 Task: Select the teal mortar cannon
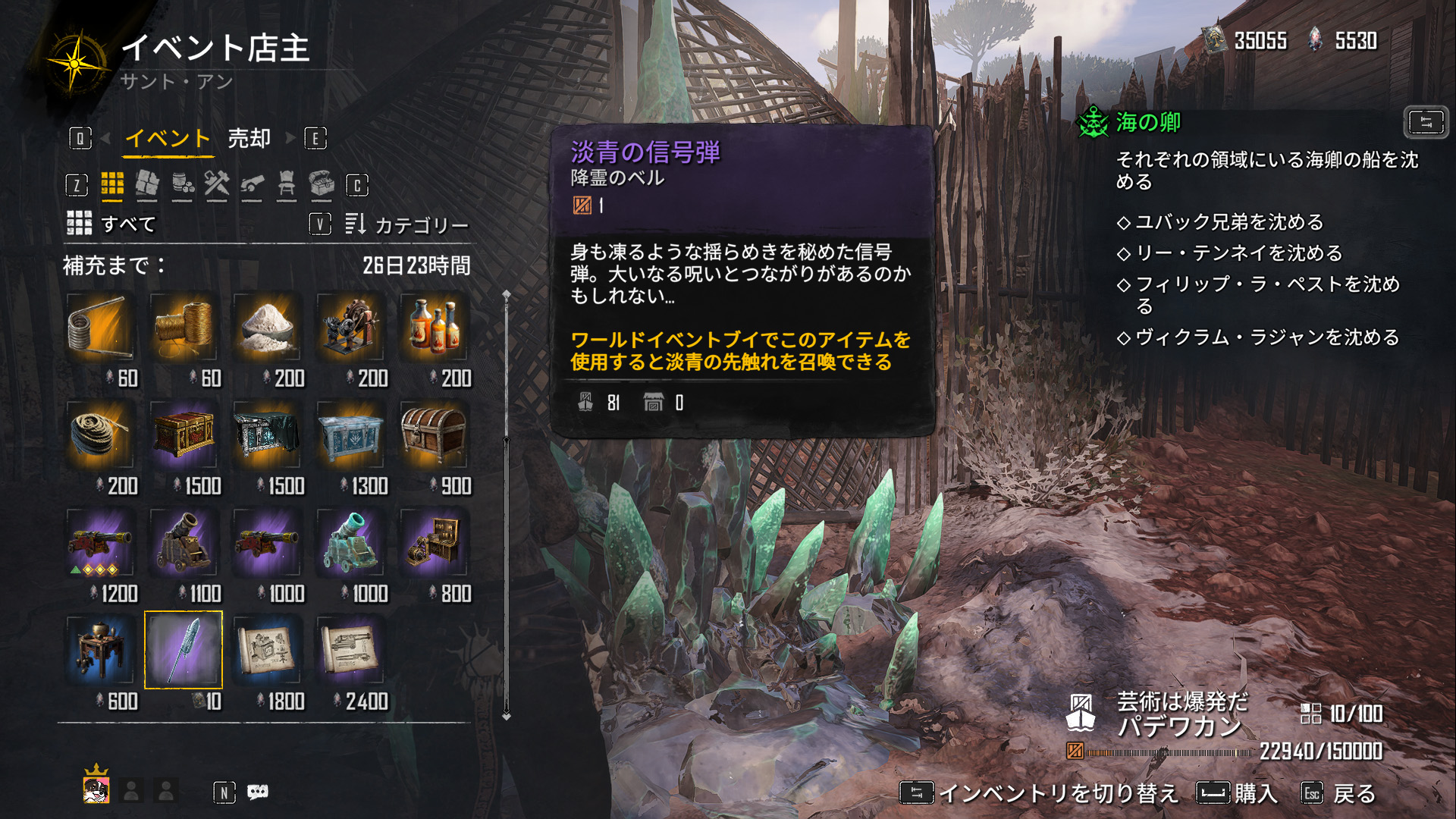(x=350, y=543)
